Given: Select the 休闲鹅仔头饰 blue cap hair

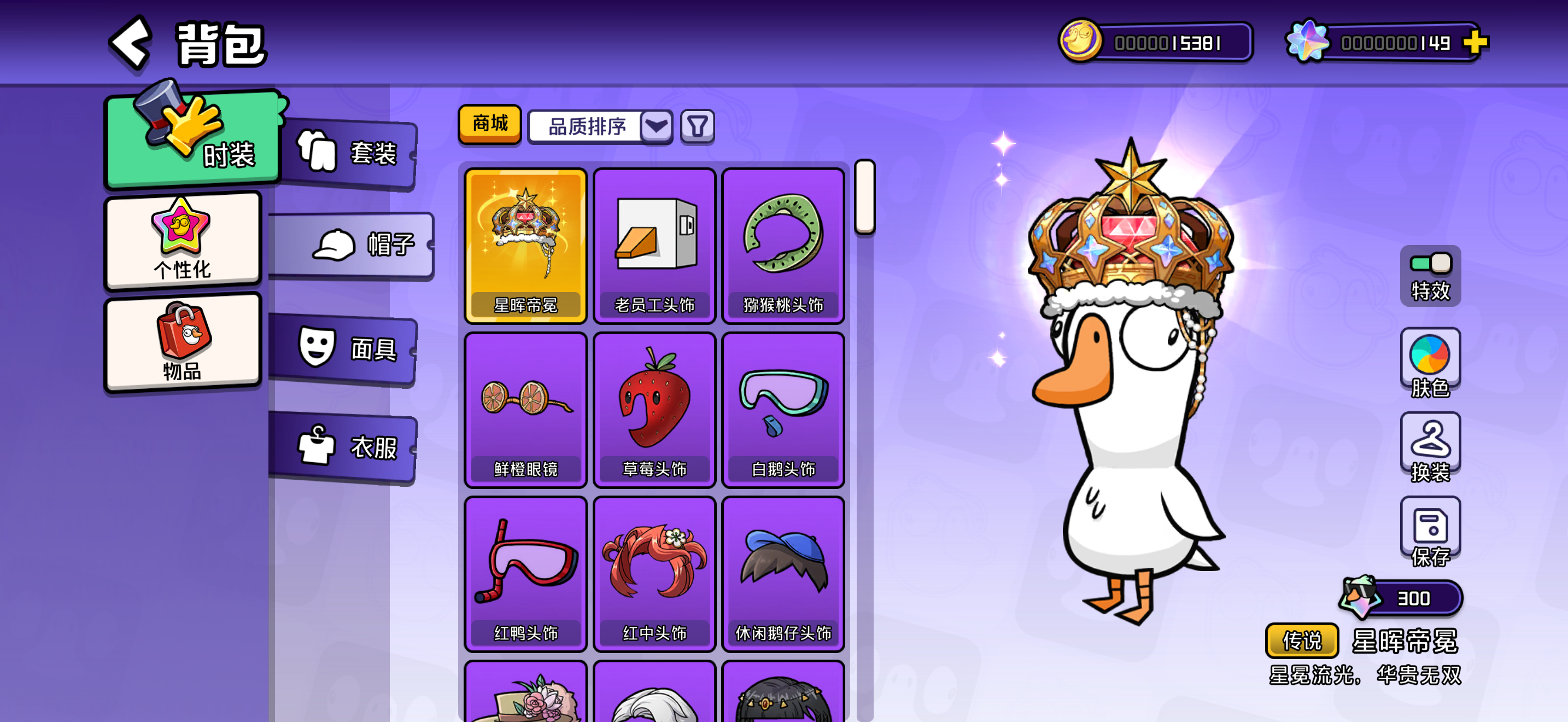Looking at the screenshot, I should pyautogui.click(x=783, y=573).
